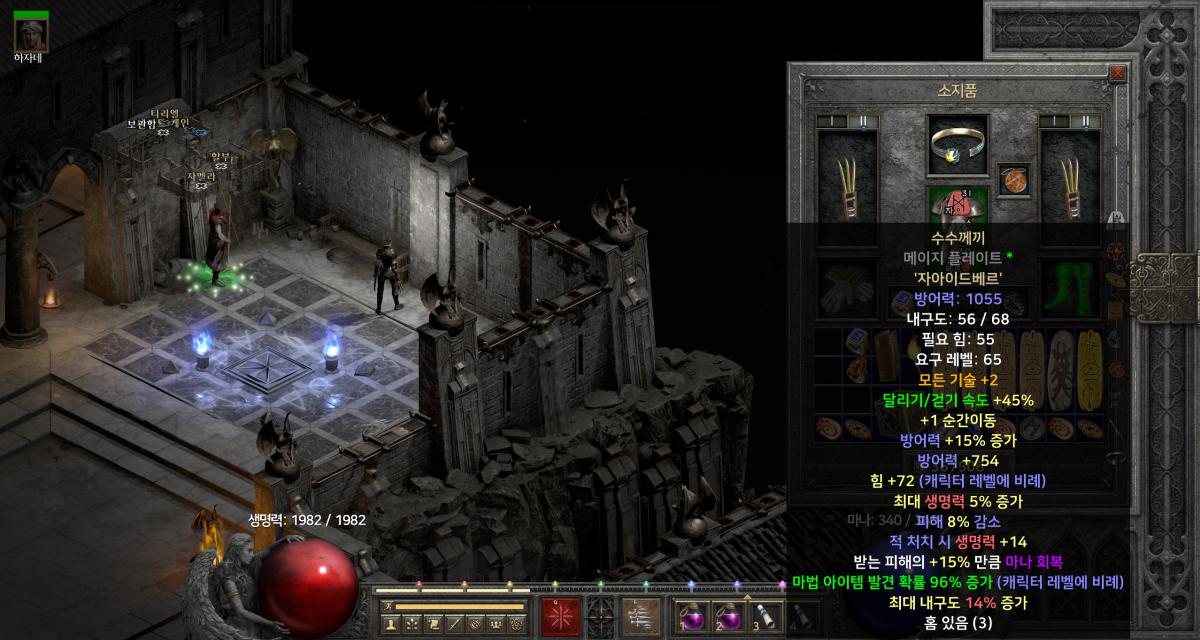Use the purple potion in belt slot 1
This screenshot has height=640, width=1200.
click(690, 615)
